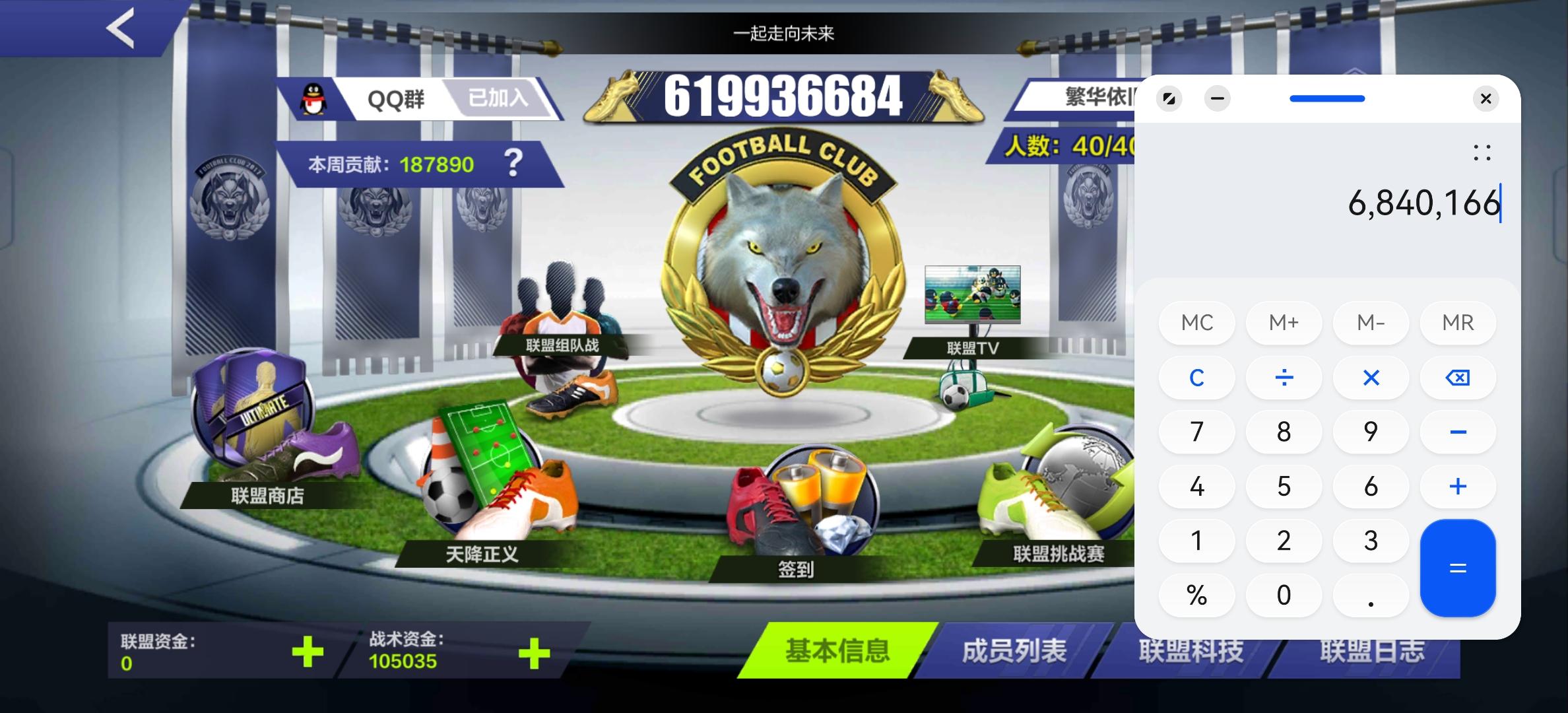Toggle the calculator theme switch

coord(1169,98)
